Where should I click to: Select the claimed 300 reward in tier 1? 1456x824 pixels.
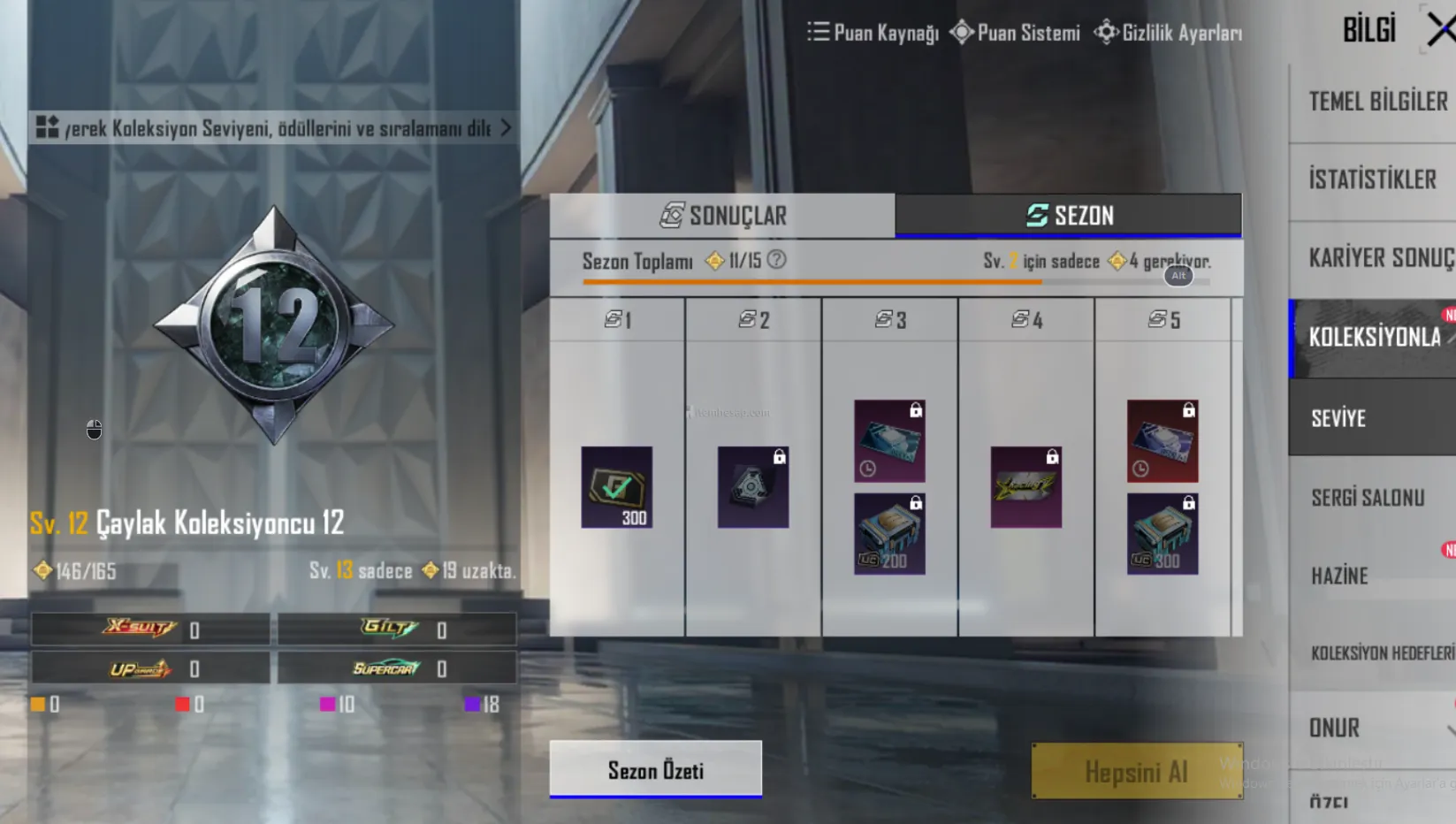(616, 487)
